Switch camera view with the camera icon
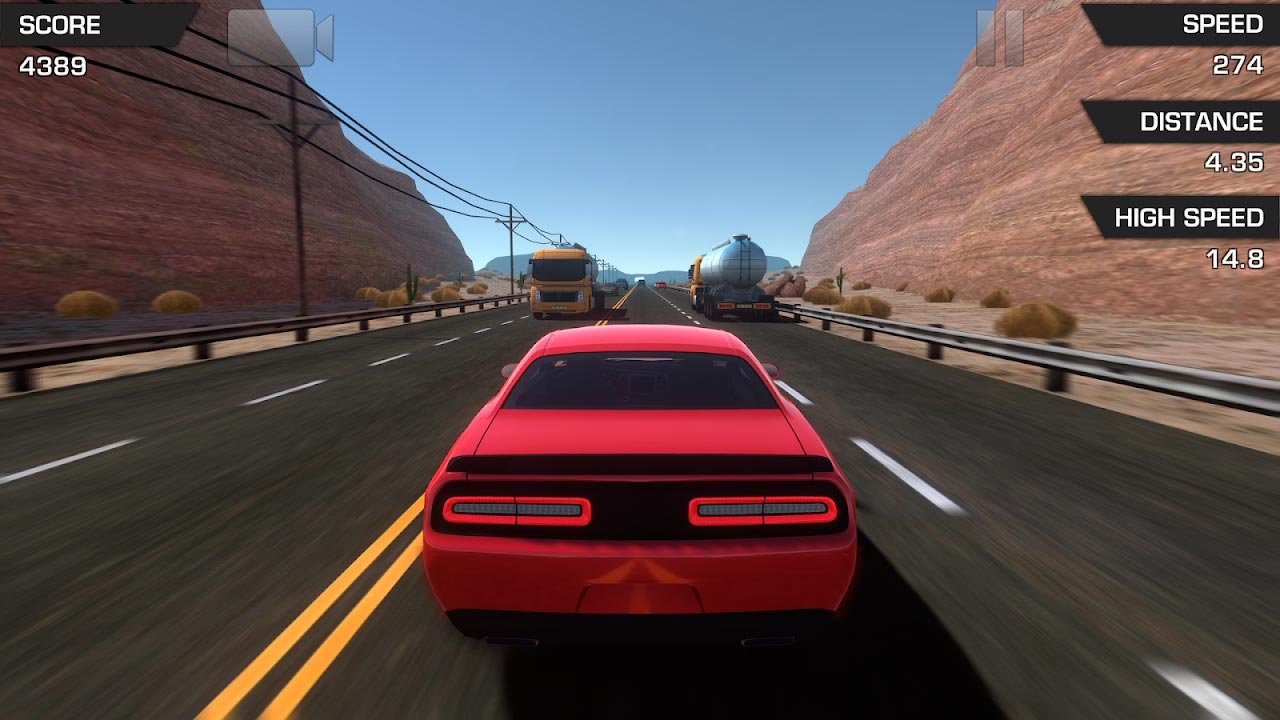The image size is (1280, 720). [x=279, y=38]
